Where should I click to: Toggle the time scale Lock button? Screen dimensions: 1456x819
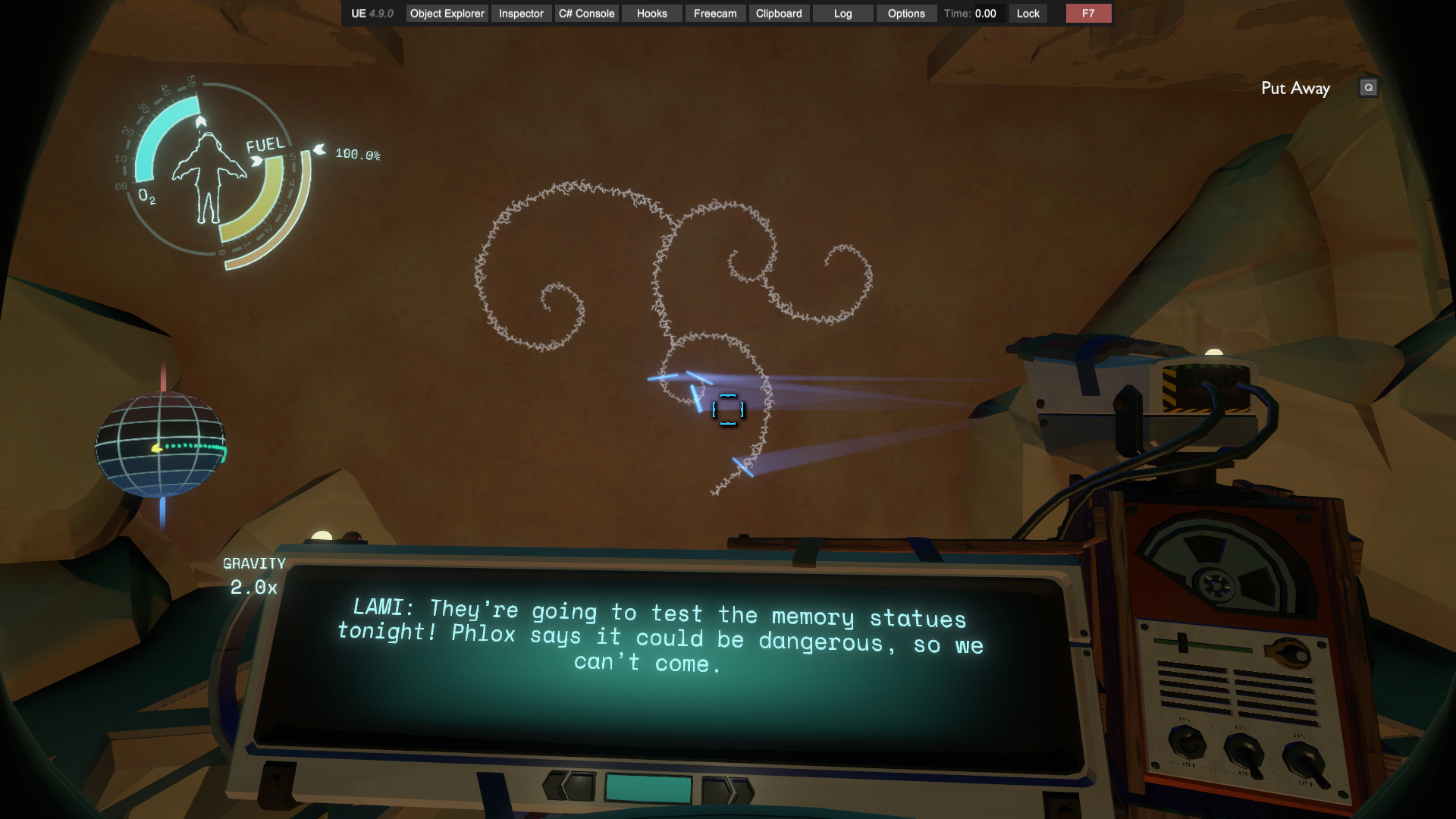1028,14
